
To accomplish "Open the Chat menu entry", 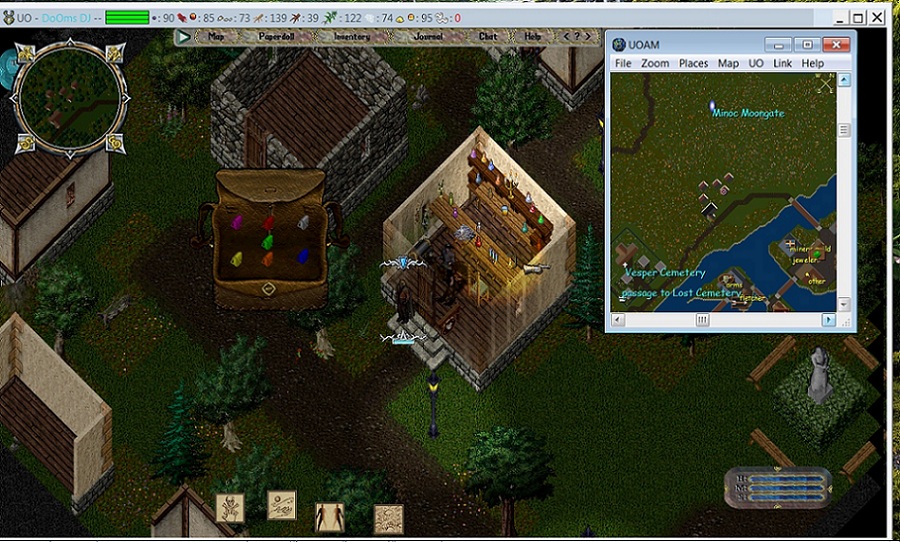I will [x=488, y=37].
